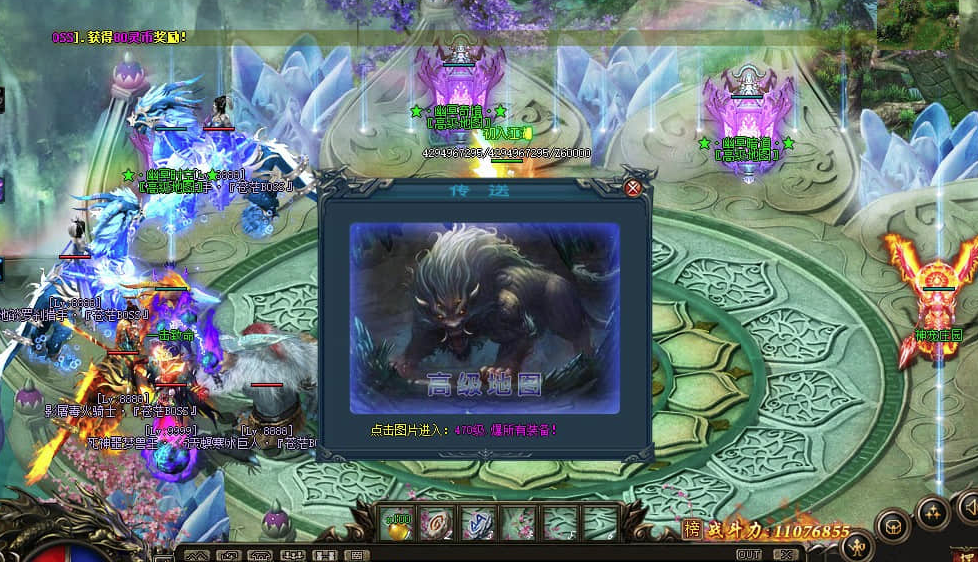
Task: Select the red swirl item hotbar slot
Action: pos(437,523)
